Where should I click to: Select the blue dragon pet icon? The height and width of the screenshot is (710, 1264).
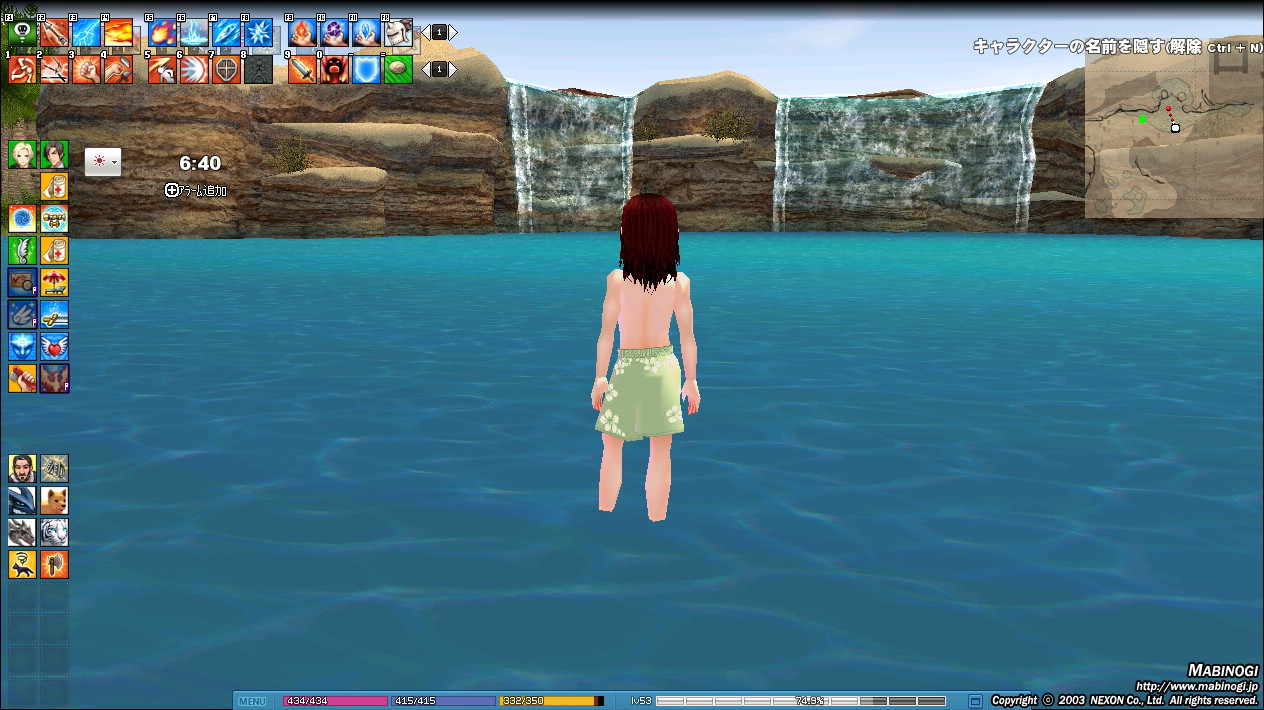pyautogui.click(x=22, y=500)
